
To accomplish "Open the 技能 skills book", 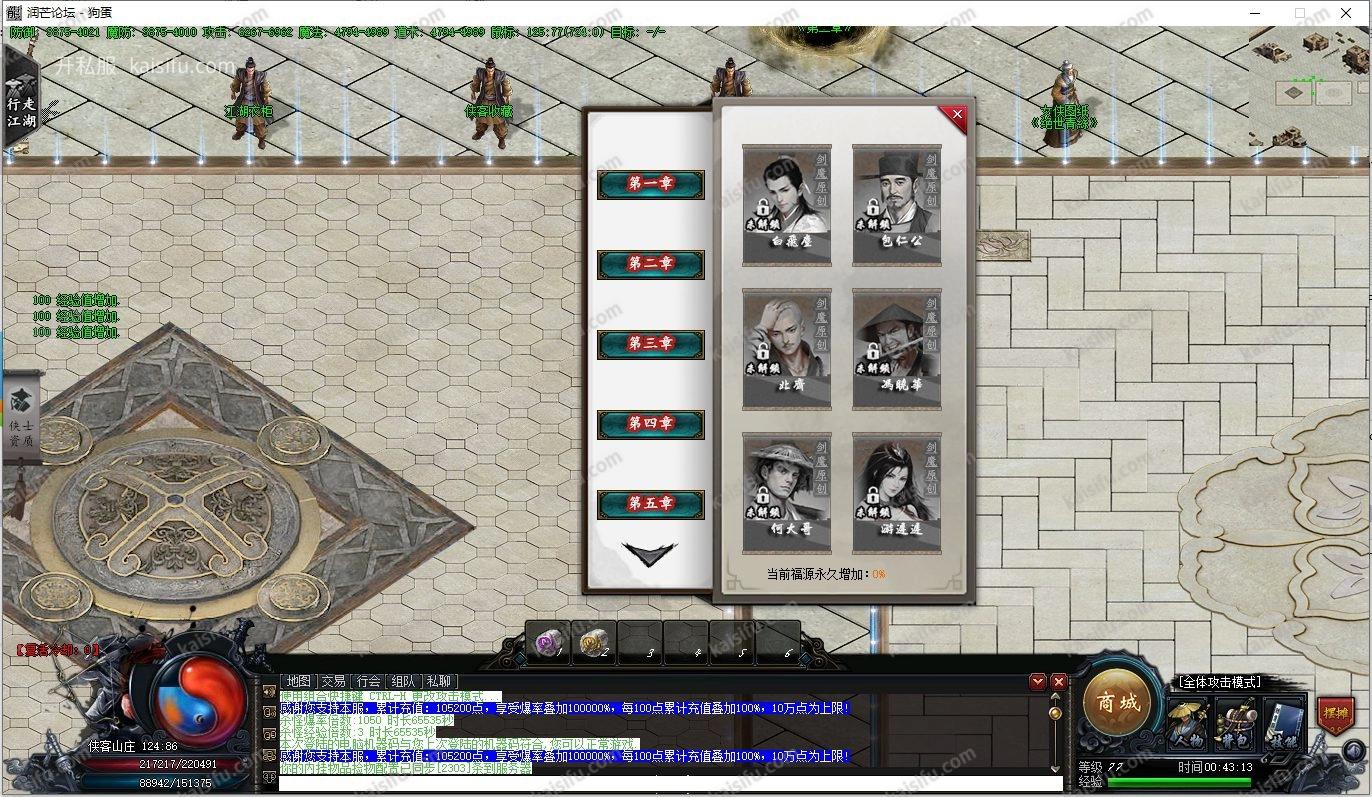I will point(1283,724).
